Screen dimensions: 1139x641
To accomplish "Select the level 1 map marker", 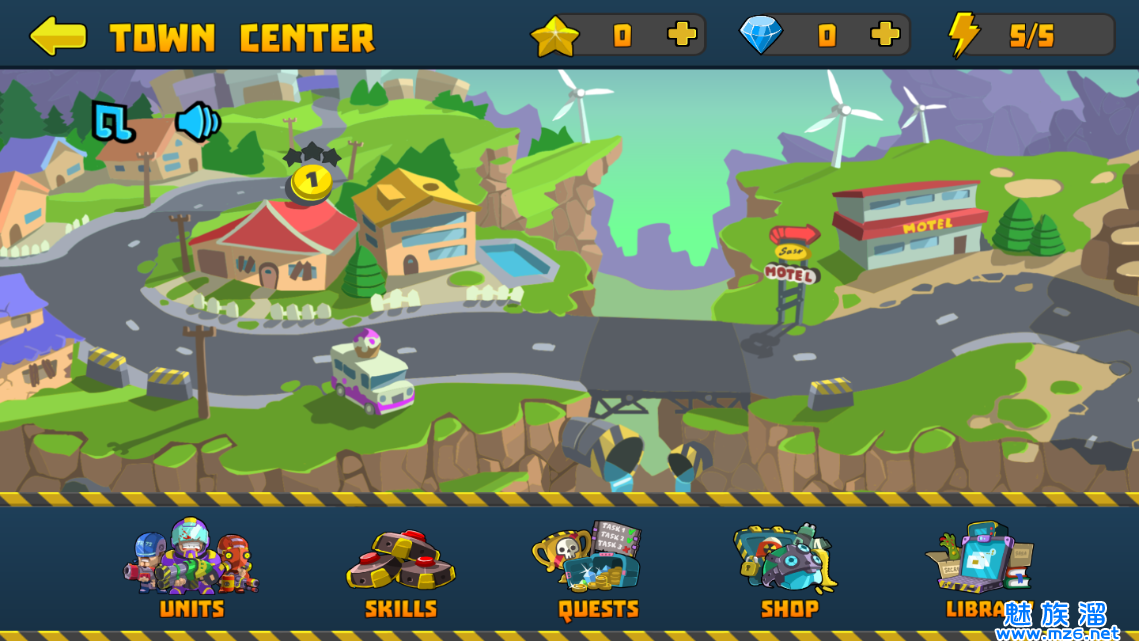I will click(311, 180).
